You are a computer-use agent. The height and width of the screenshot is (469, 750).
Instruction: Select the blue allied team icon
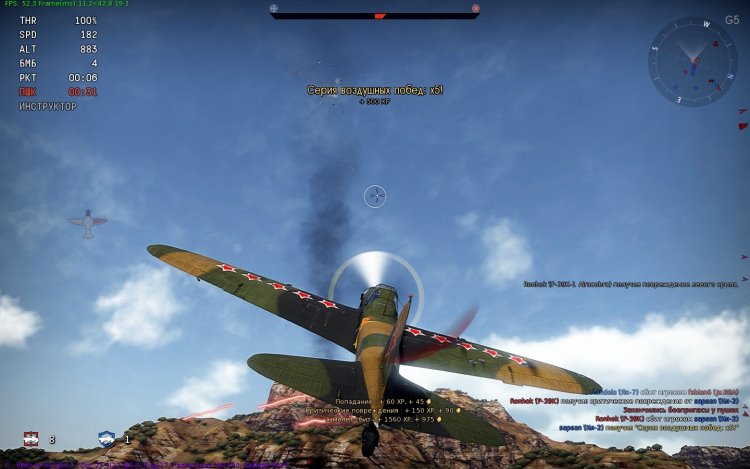107,438
